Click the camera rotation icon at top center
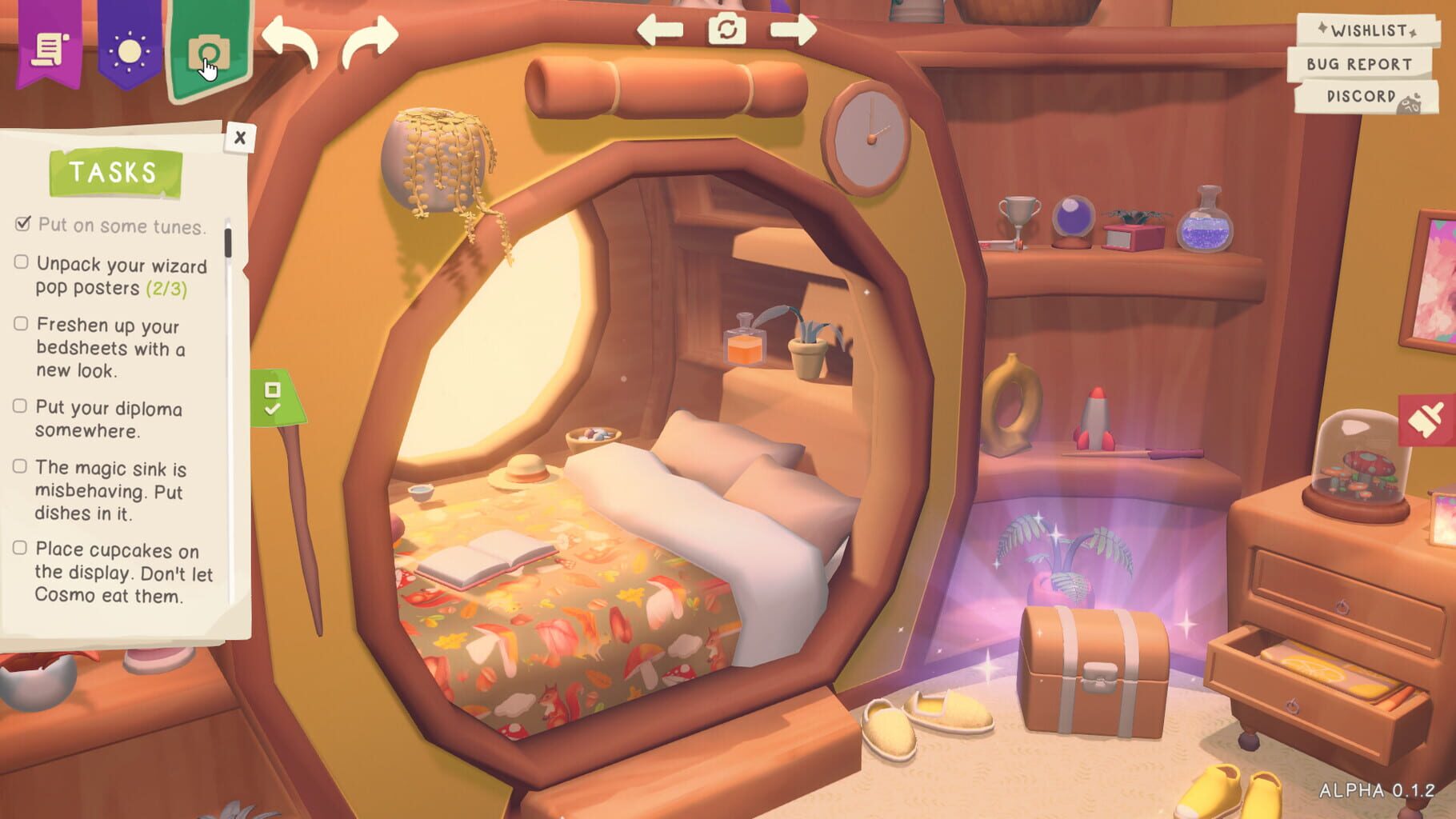The image size is (1456, 819). click(726, 30)
